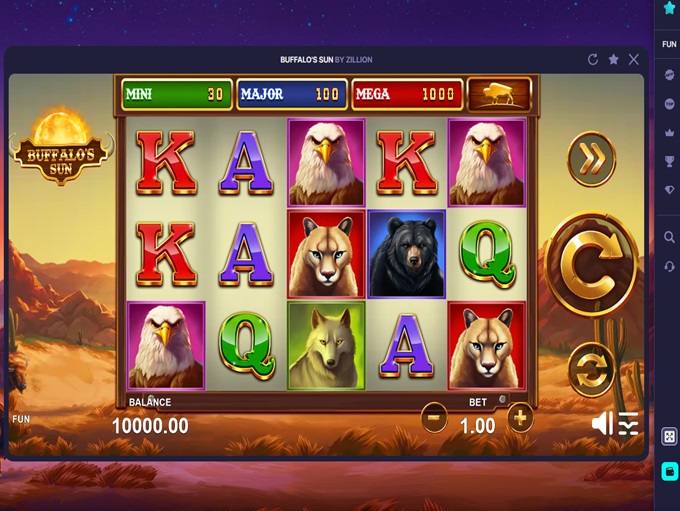The image size is (680, 511).
Task: Activate the turbo double-arrow button
Action: (591, 158)
